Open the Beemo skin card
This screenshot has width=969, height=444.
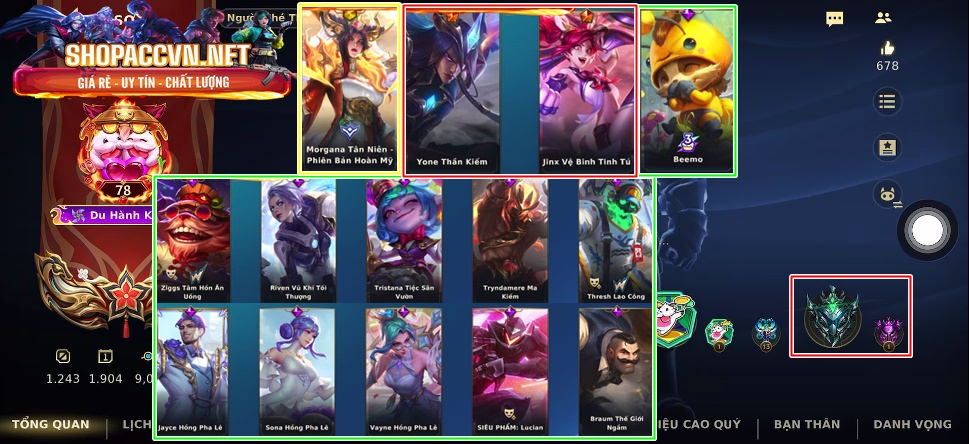pos(687,90)
